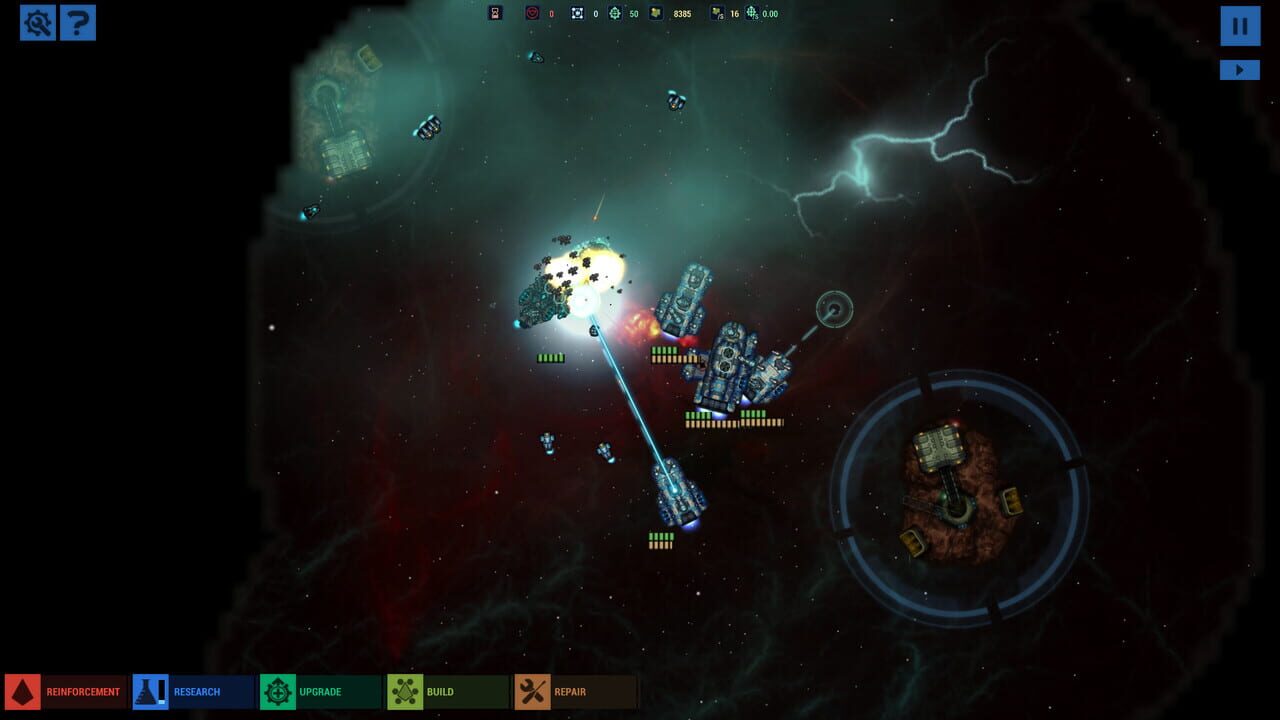
Task: Click the green gear resource icon showing 50
Action: pos(615,13)
